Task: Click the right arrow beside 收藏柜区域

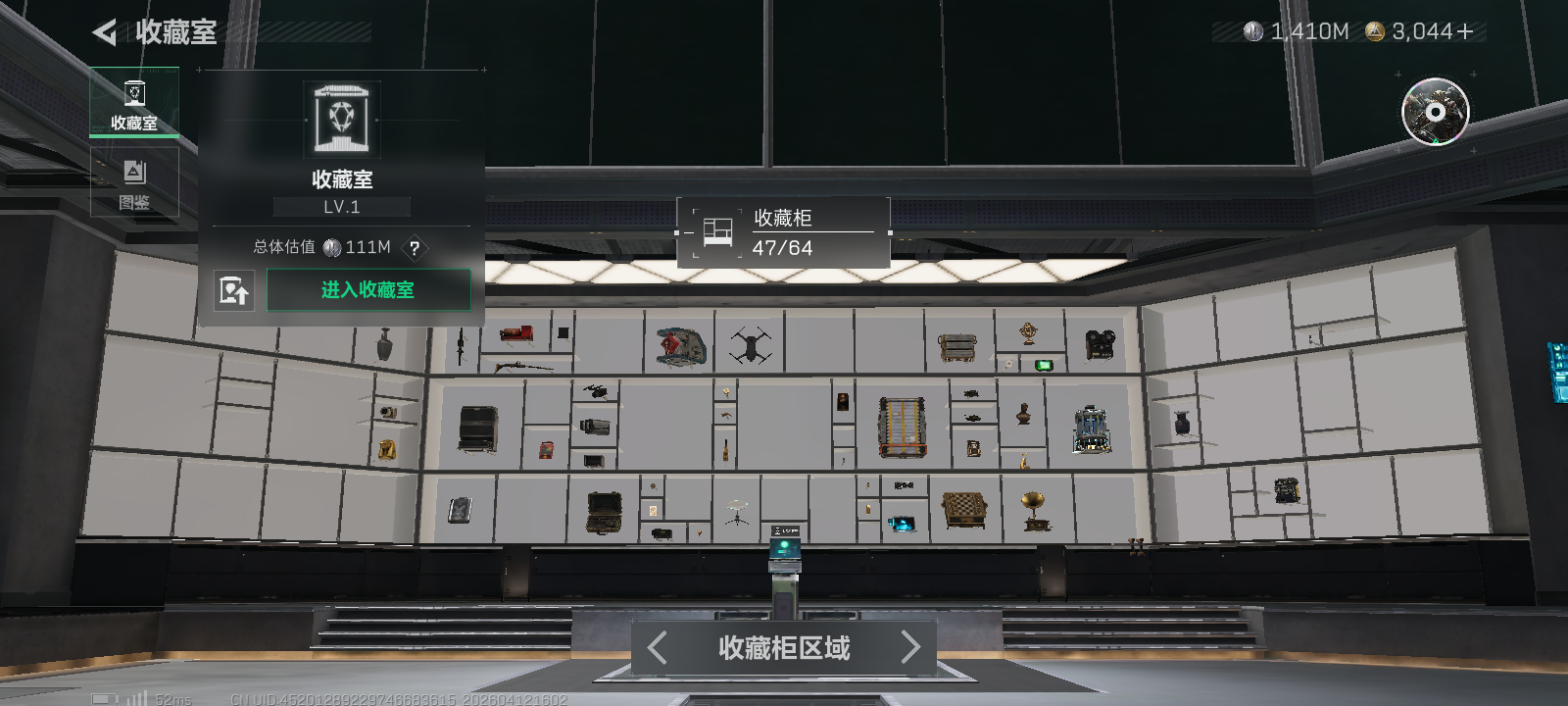Action: pyautogui.click(x=910, y=648)
